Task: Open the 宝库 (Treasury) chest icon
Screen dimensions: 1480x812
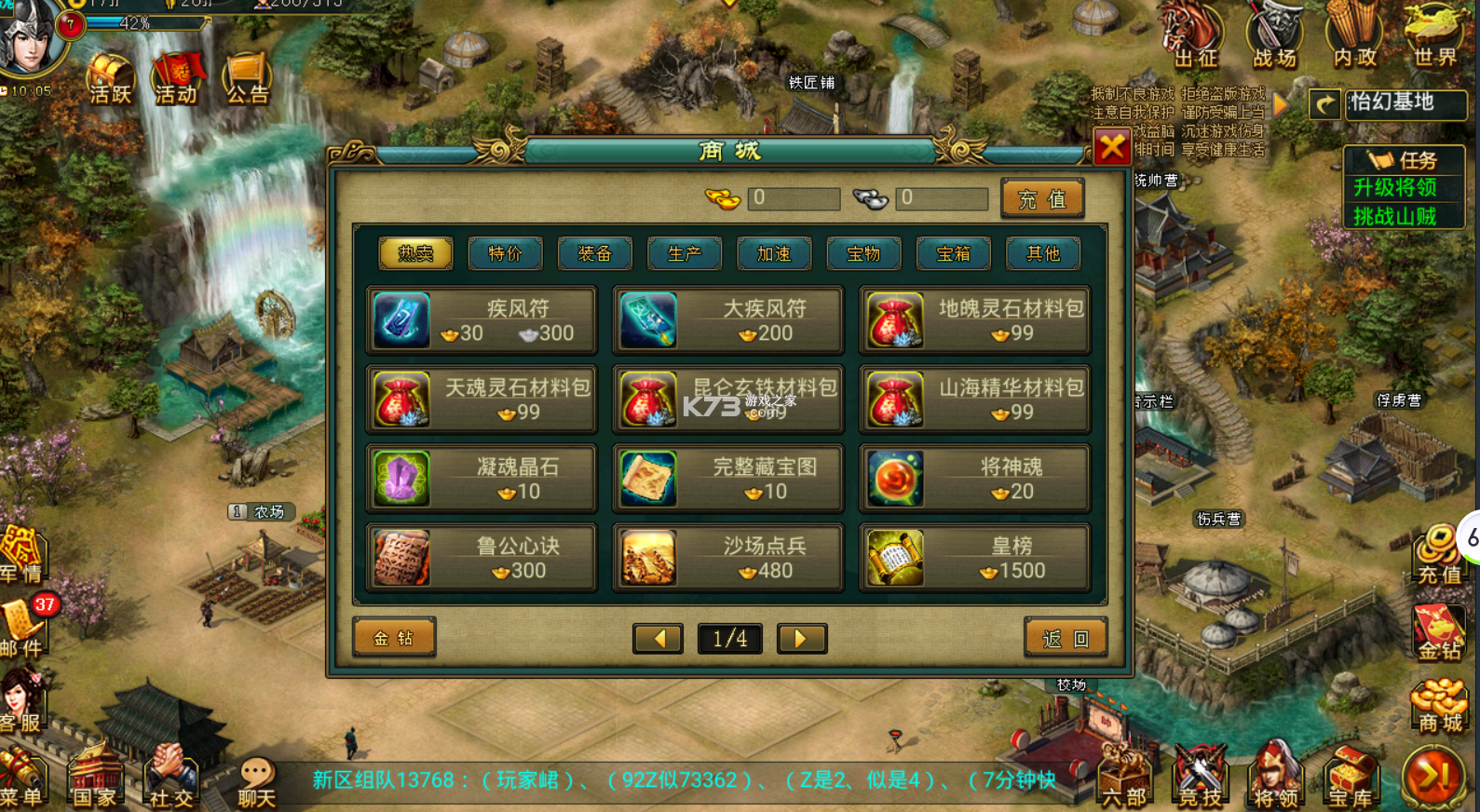Action: point(1352,778)
